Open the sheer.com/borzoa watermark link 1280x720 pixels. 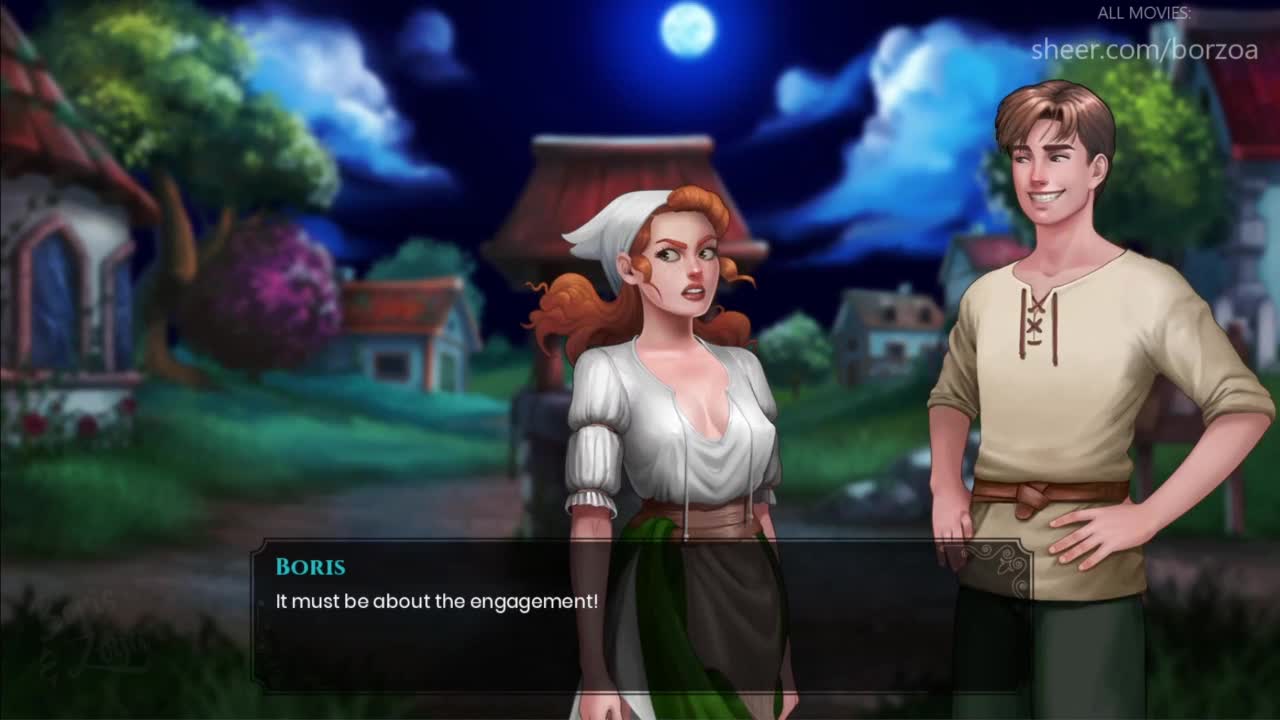point(1144,49)
